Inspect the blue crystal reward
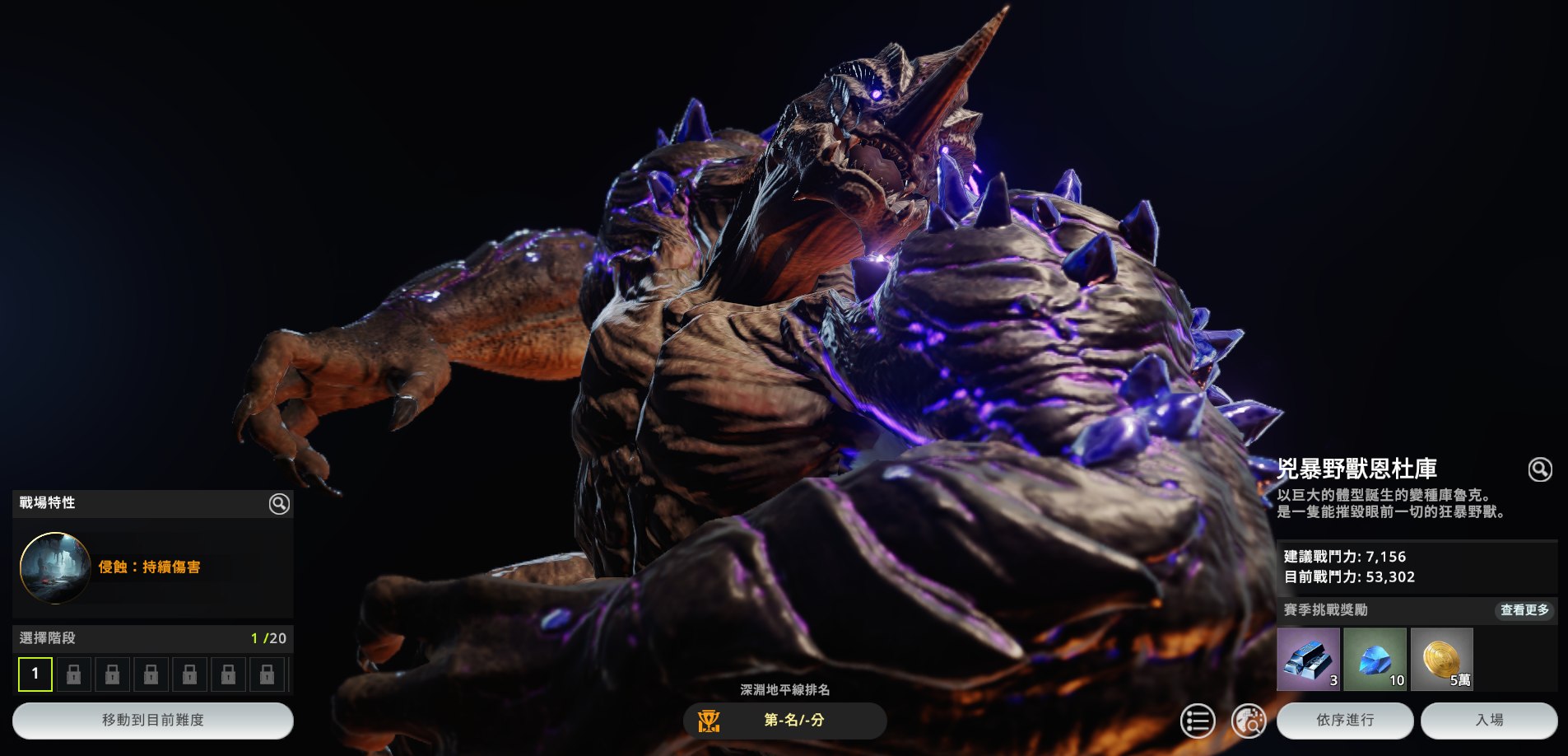The image size is (1568, 756). tap(1375, 659)
